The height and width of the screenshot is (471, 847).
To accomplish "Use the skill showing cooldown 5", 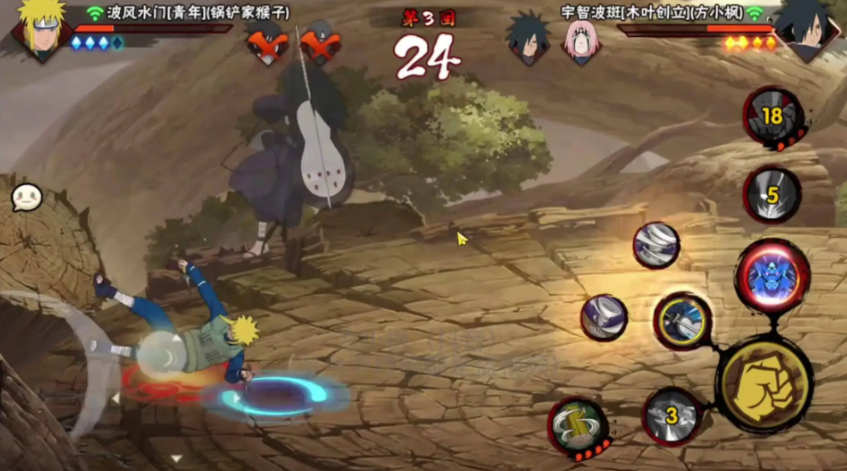I will pos(772,195).
